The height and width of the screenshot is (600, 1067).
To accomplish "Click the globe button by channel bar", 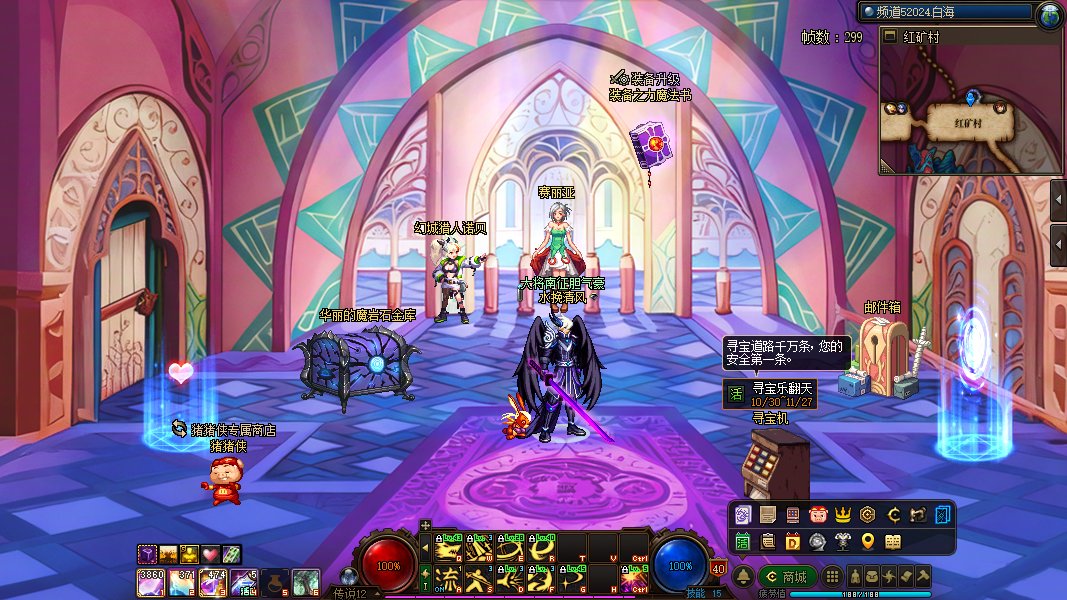I will 1050,14.
